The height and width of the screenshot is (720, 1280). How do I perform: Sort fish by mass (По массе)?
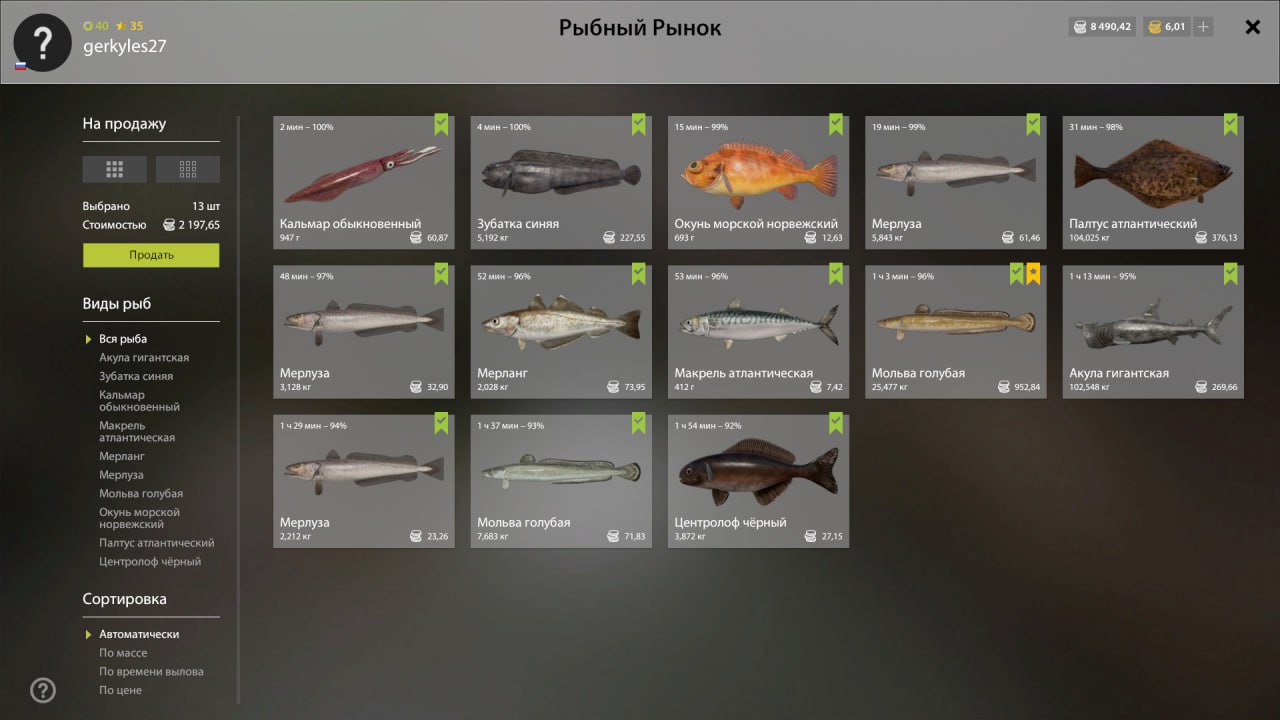click(x=123, y=653)
